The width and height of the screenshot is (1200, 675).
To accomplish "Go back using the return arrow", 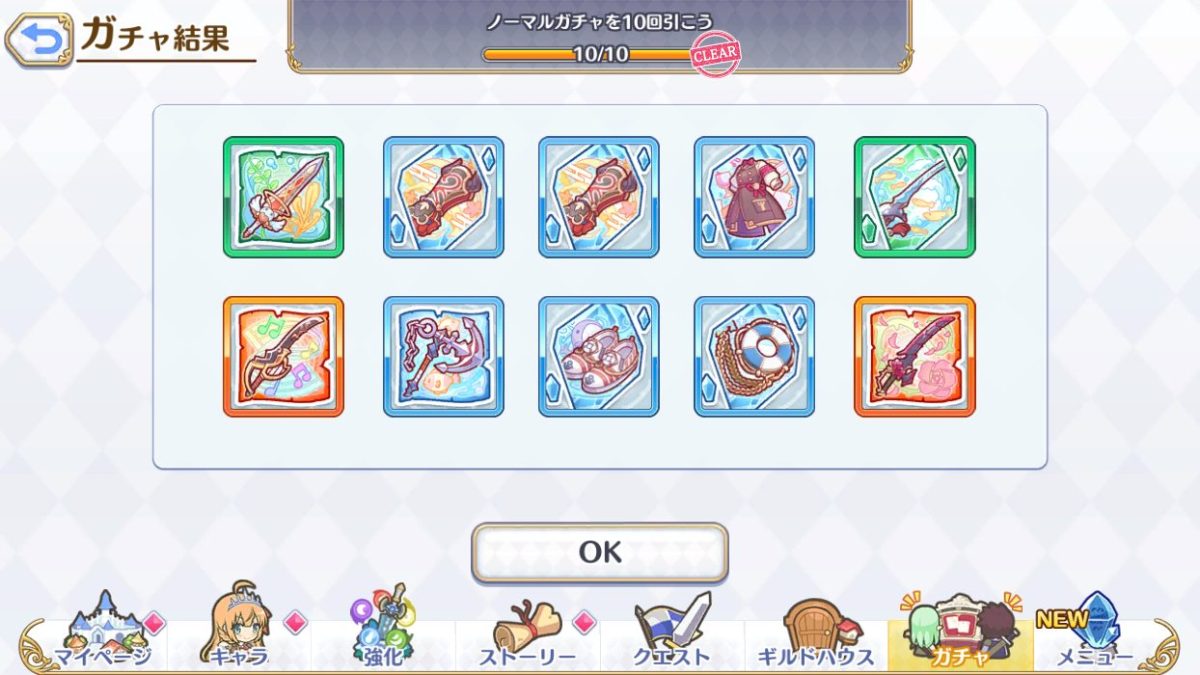I will pyautogui.click(x=39, y=40).
